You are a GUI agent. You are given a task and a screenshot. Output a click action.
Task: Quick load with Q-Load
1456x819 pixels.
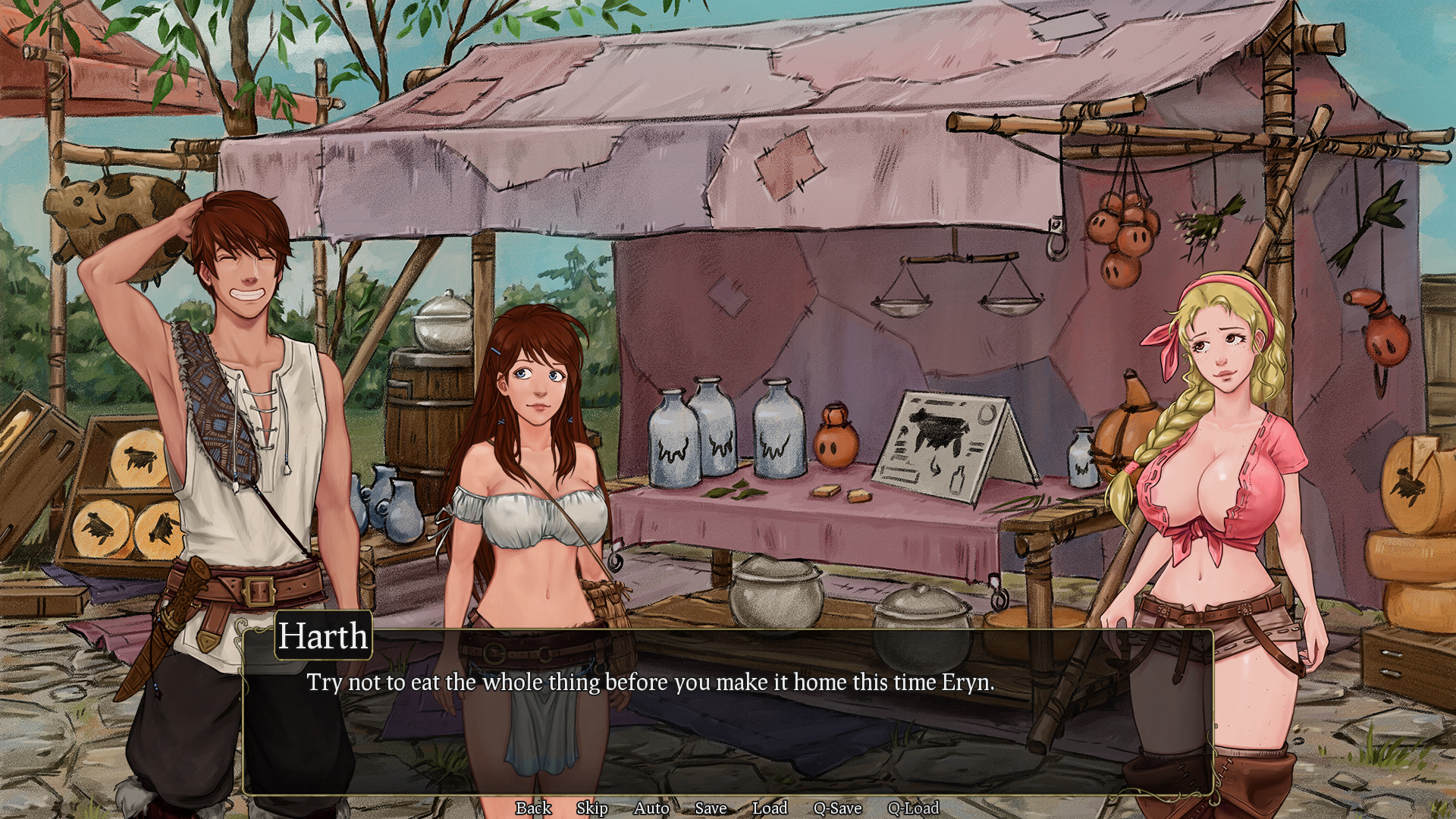pos(913,808)
